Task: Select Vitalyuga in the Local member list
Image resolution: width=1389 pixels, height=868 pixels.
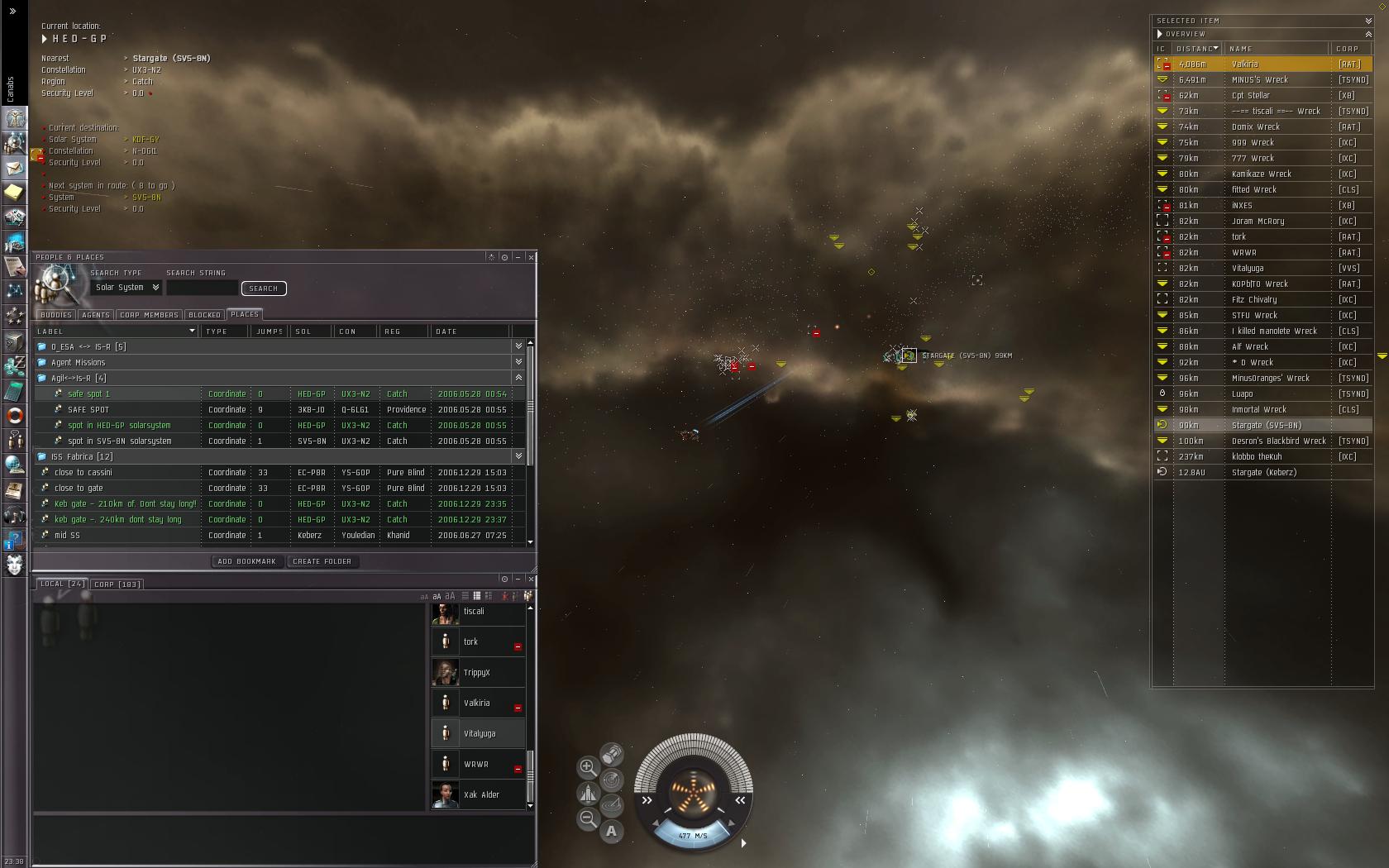Action: (480, 733)
